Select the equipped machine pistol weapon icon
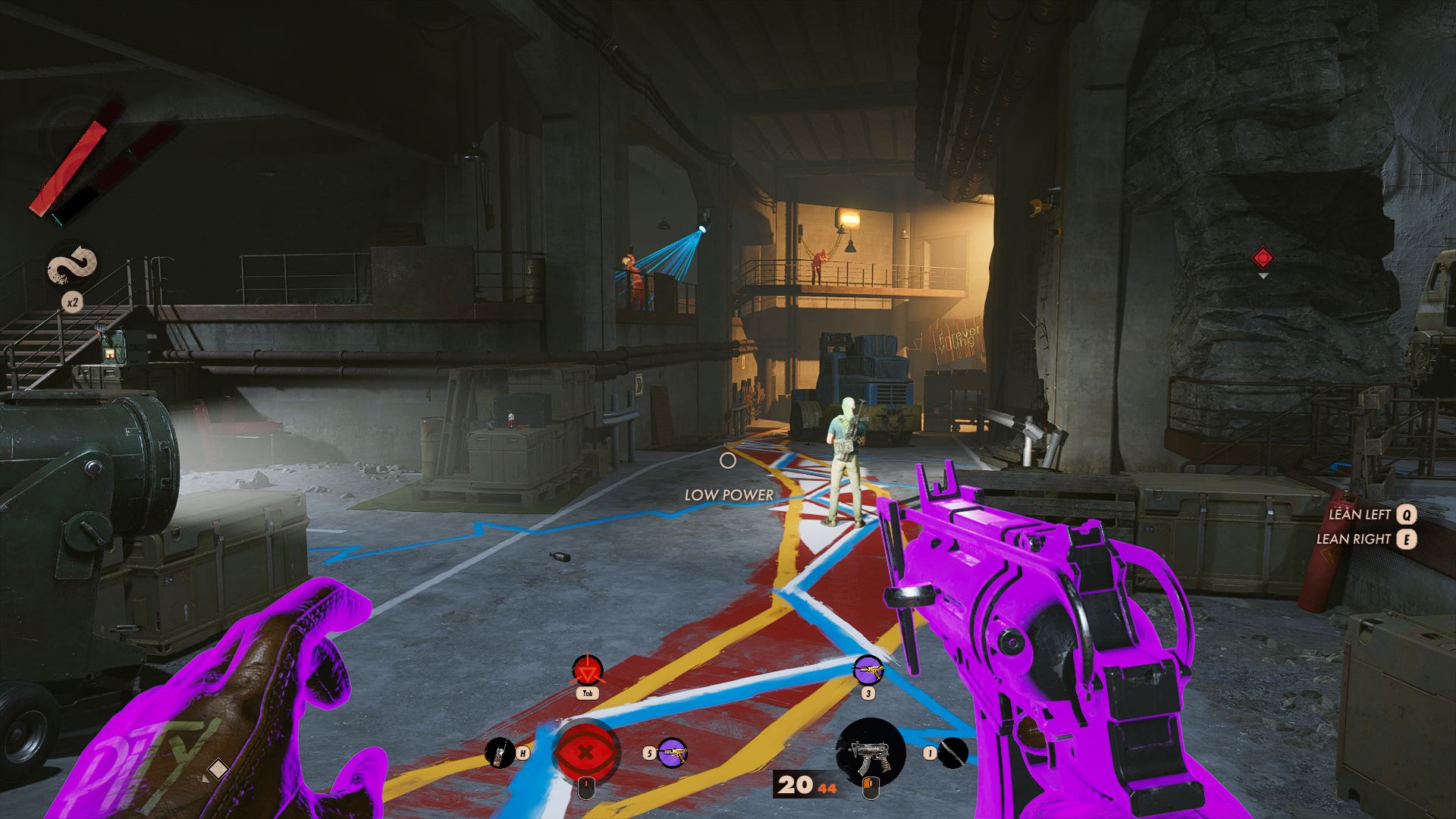The width and height of the screenshot is (1456, 819). tap(870, 752)
